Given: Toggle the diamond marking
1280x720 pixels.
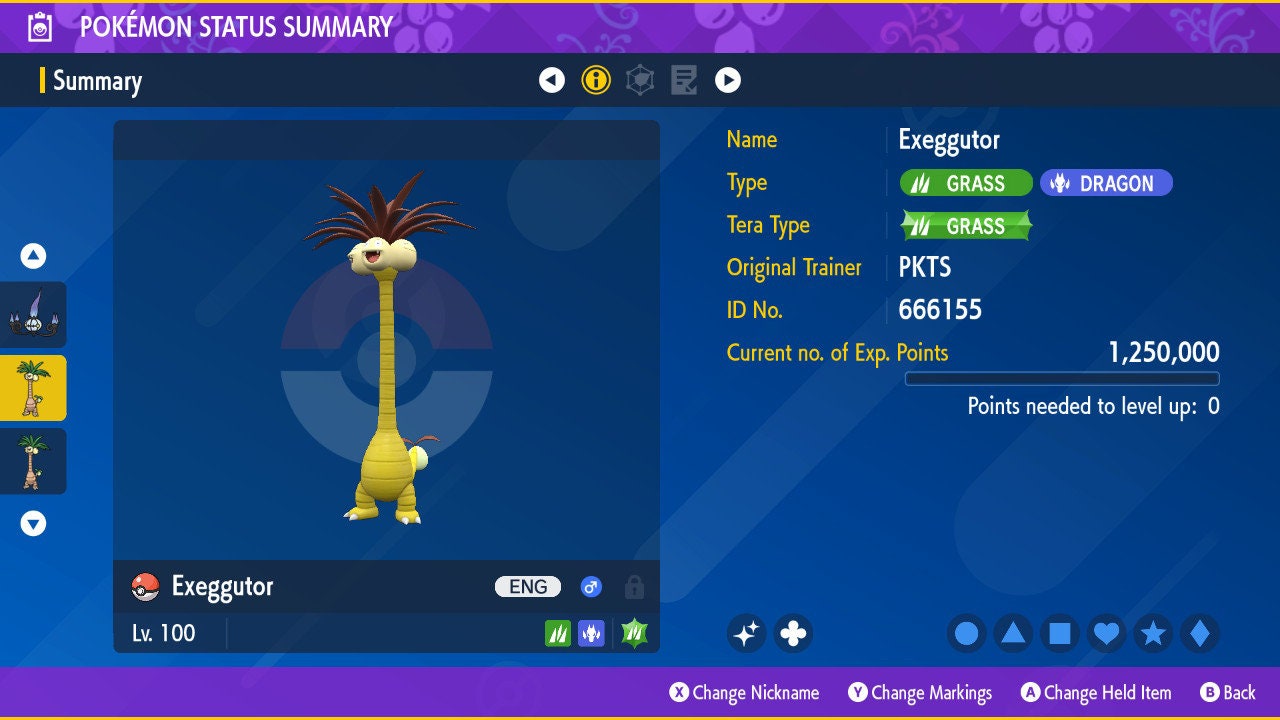Looking at the screenshot, I should pyautogui.click(x=1200, y=633).
